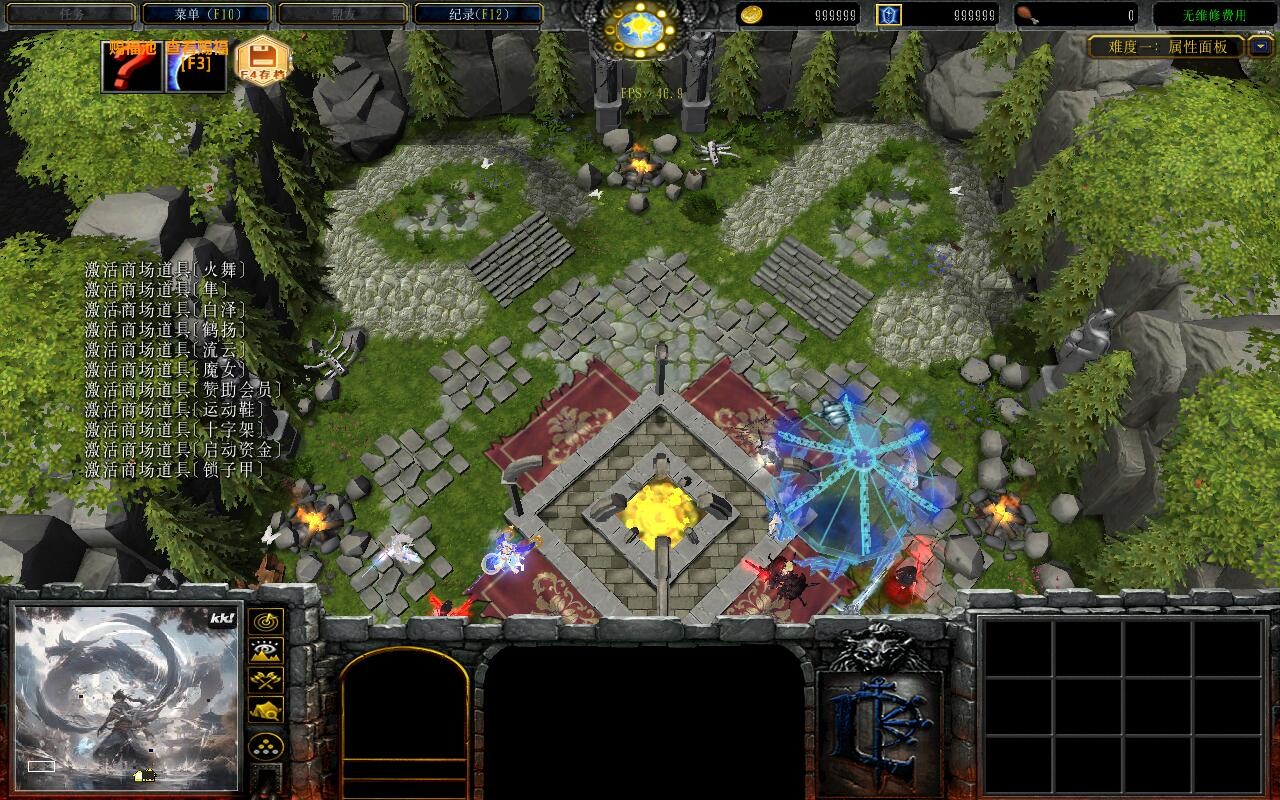The width and height of the screenshot is (1280, 800).
Task: Toggle creep camp display on the minimap
Action: [266, 710]
